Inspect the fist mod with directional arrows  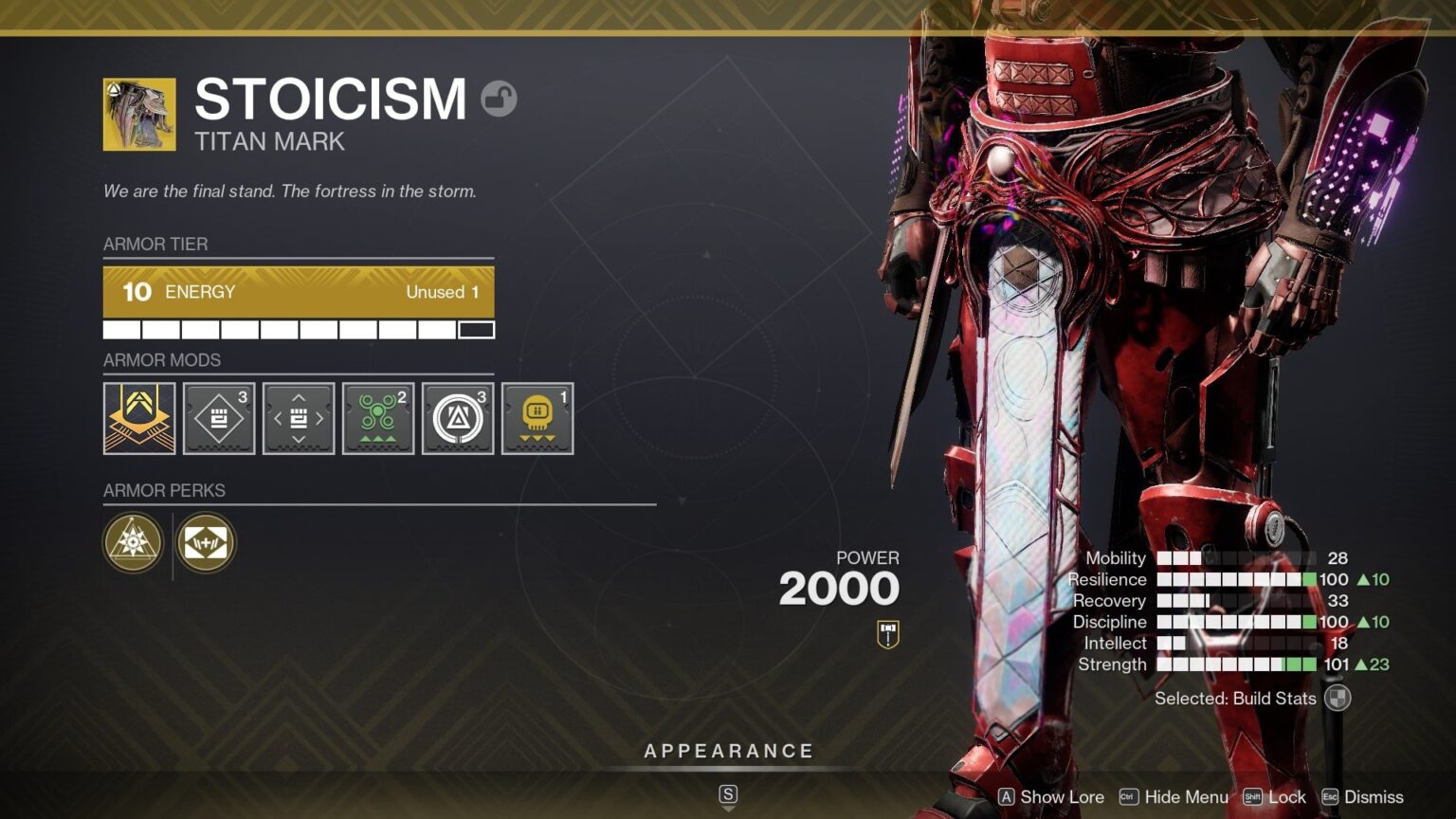[299, 418]
